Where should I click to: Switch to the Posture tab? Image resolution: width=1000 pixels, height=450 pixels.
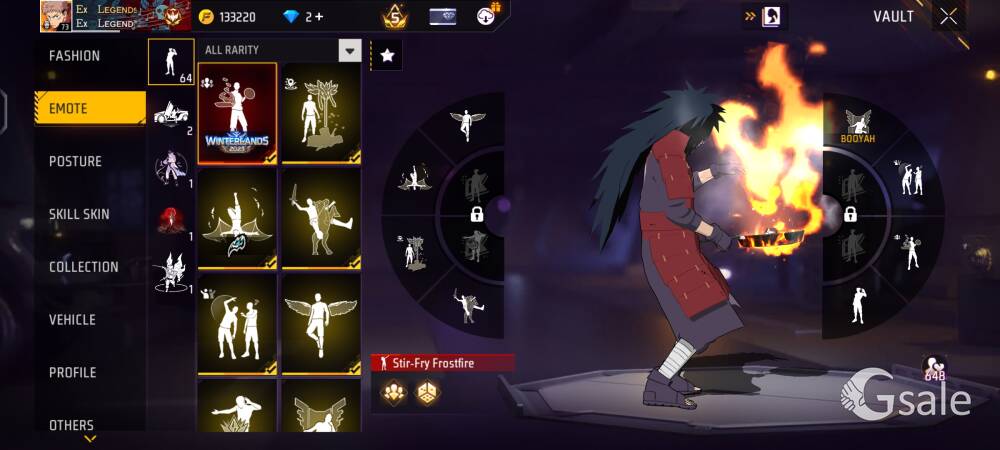click(x=75, y=161)
